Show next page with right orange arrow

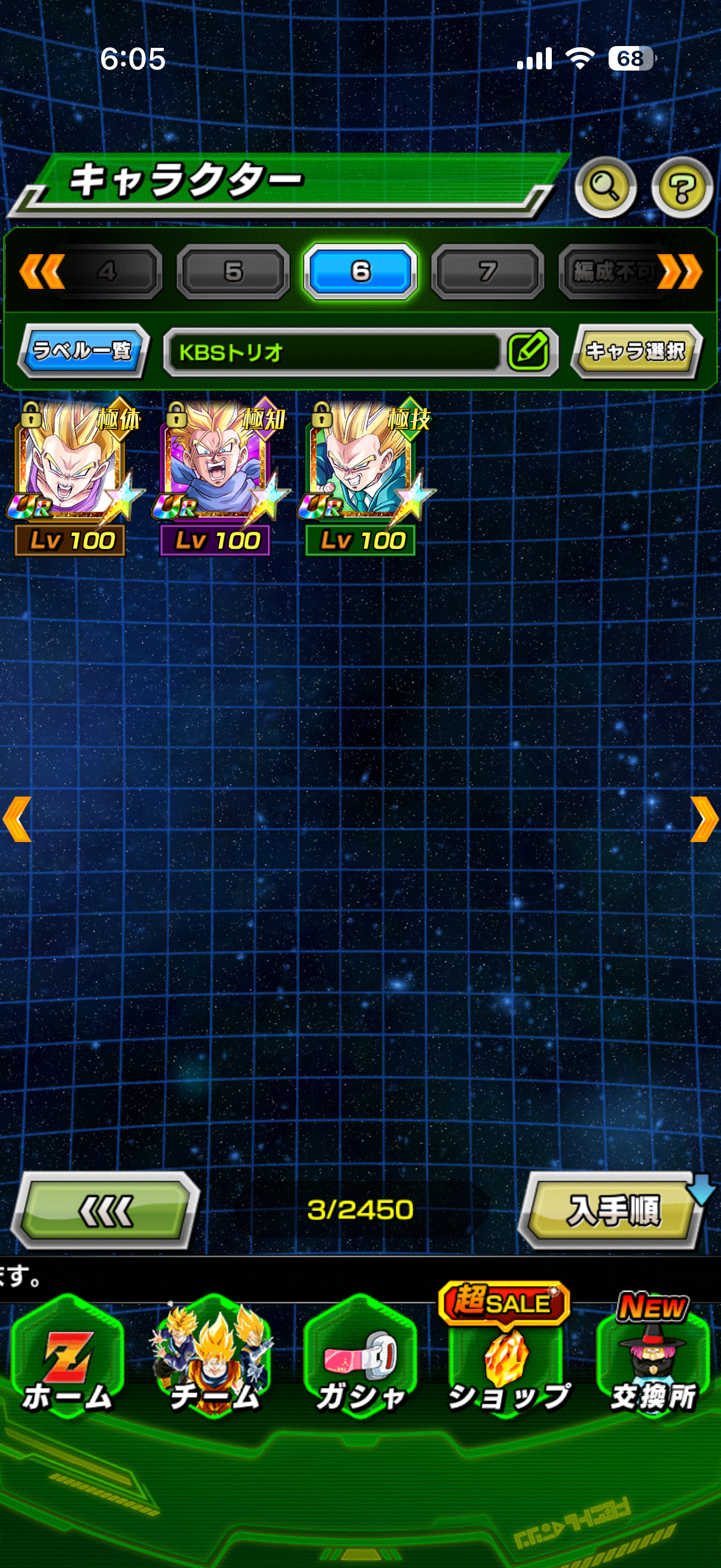[x=703, y=819]
